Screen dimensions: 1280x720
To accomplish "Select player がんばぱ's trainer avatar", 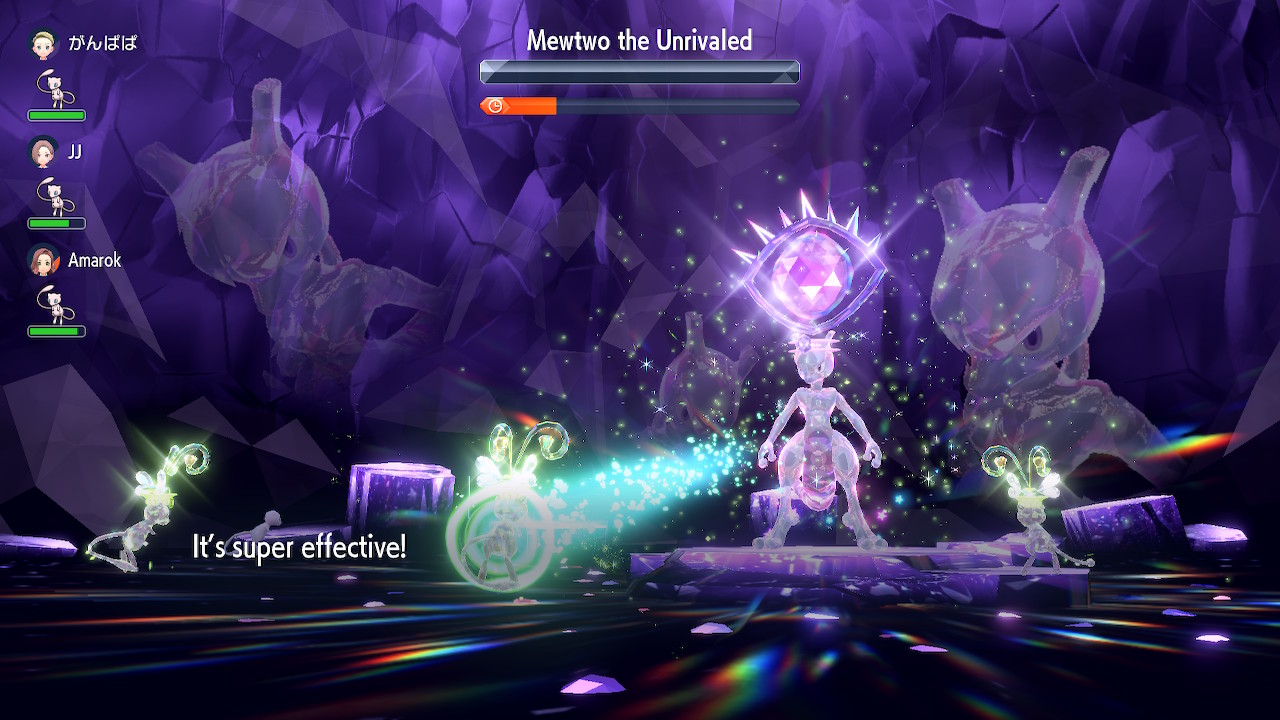I will (42, 43).
